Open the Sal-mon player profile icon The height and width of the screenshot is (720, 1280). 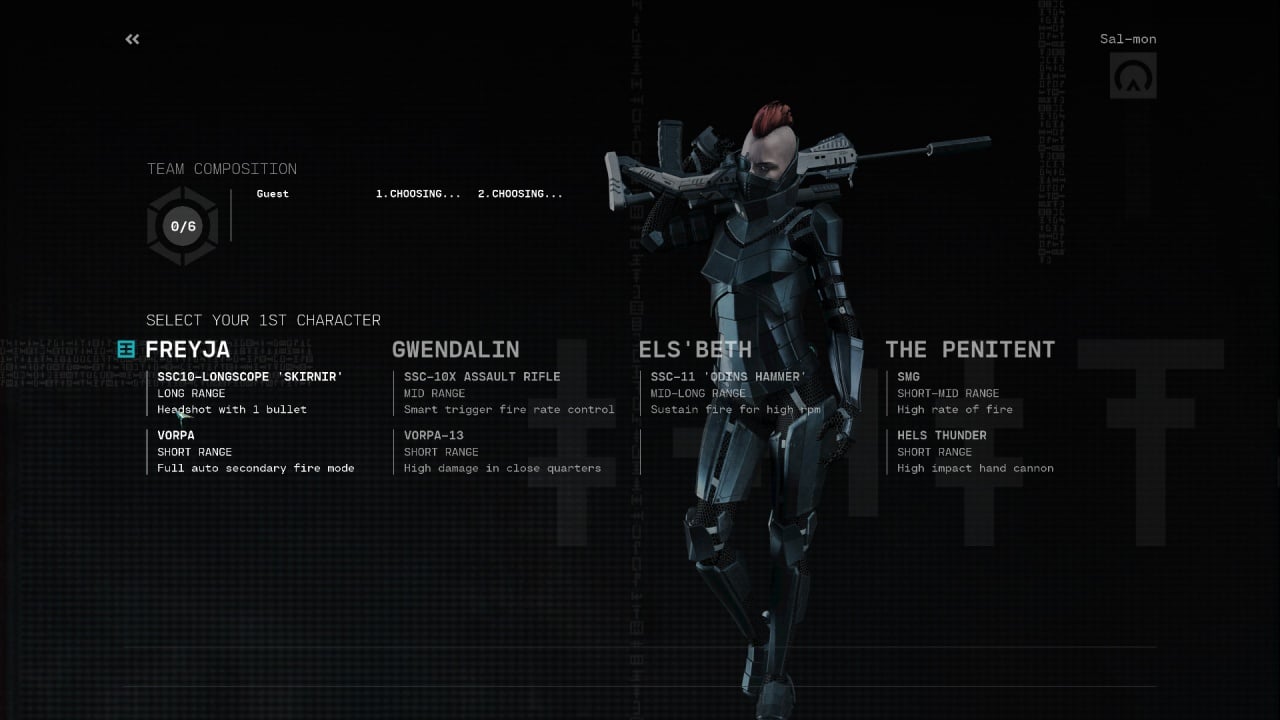coord(1133,75)
